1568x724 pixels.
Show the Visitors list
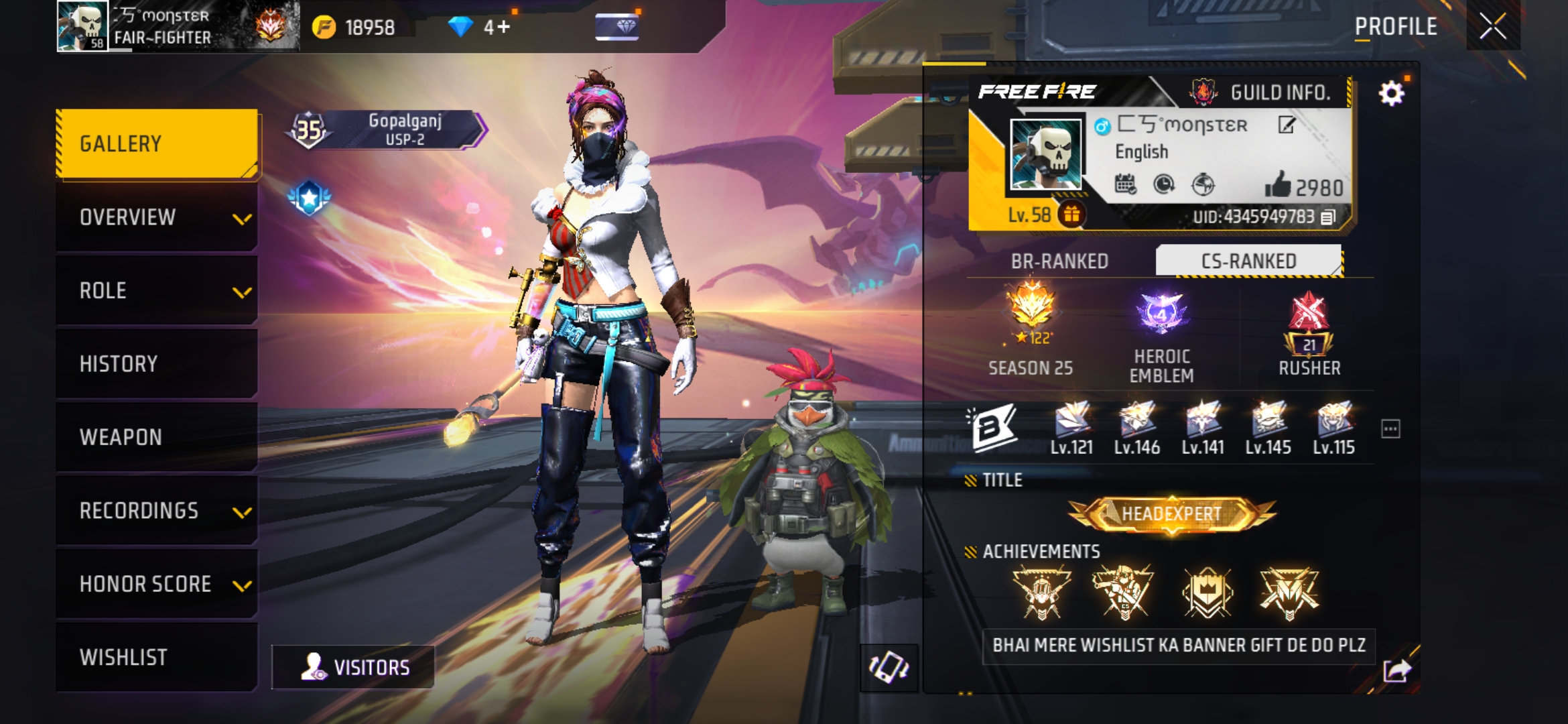click(353, 667)
